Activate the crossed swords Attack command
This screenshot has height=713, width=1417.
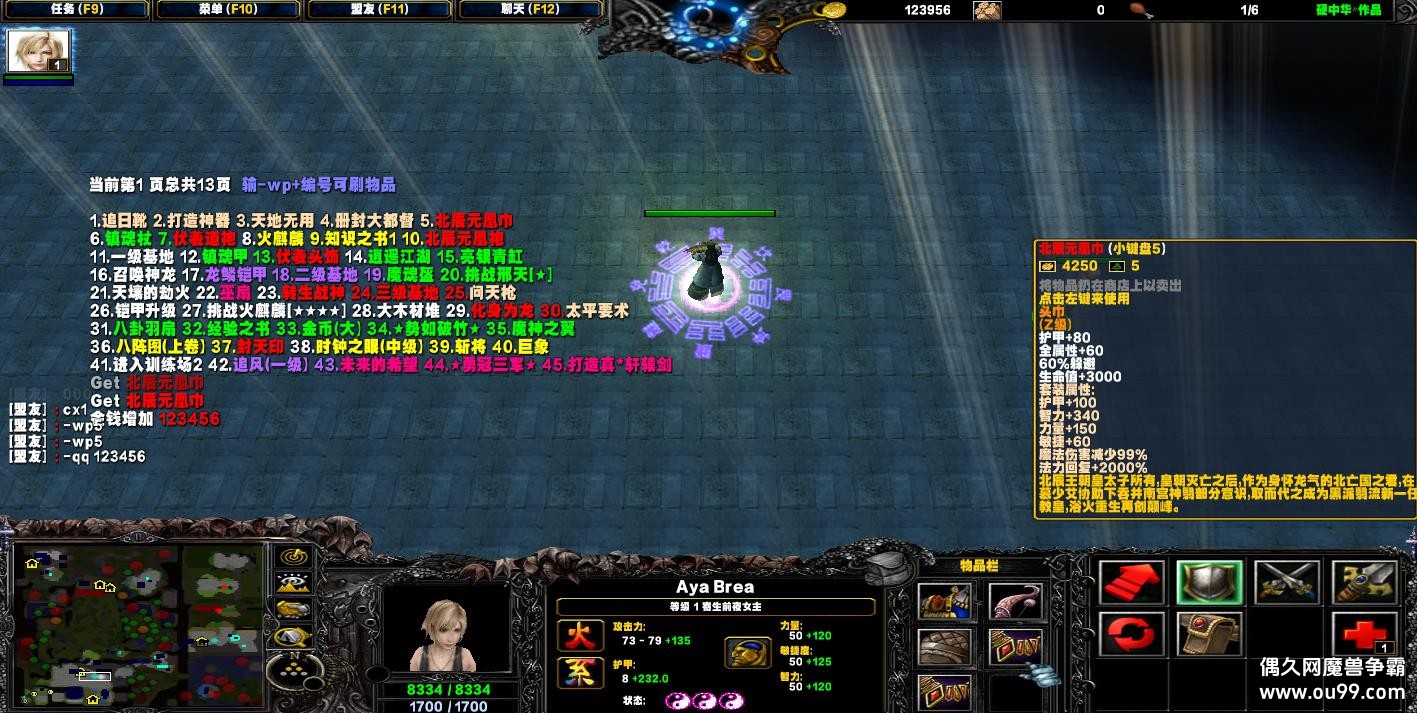(x=1287, y=582)
